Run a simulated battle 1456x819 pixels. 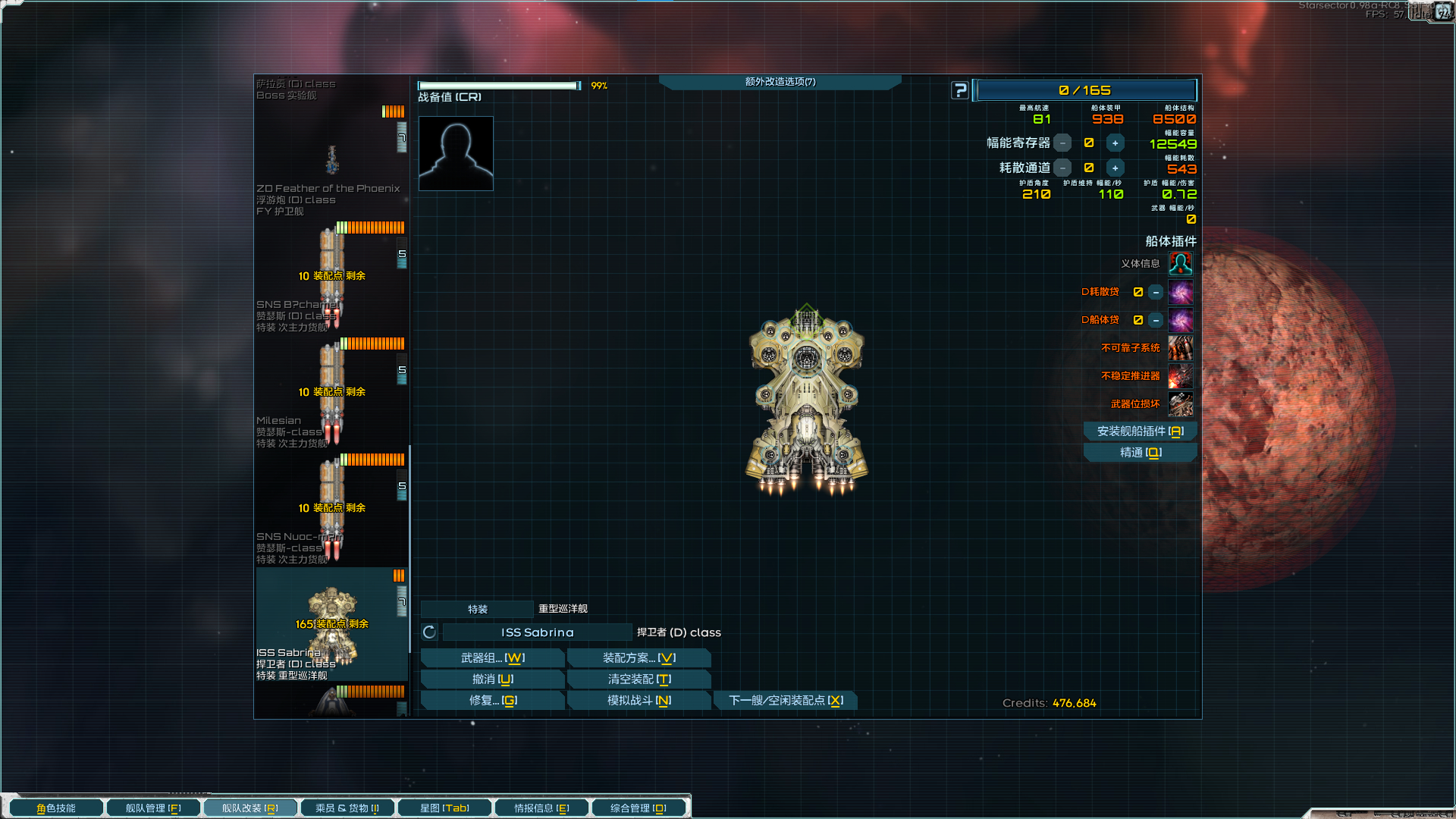(x=639, y=701)
